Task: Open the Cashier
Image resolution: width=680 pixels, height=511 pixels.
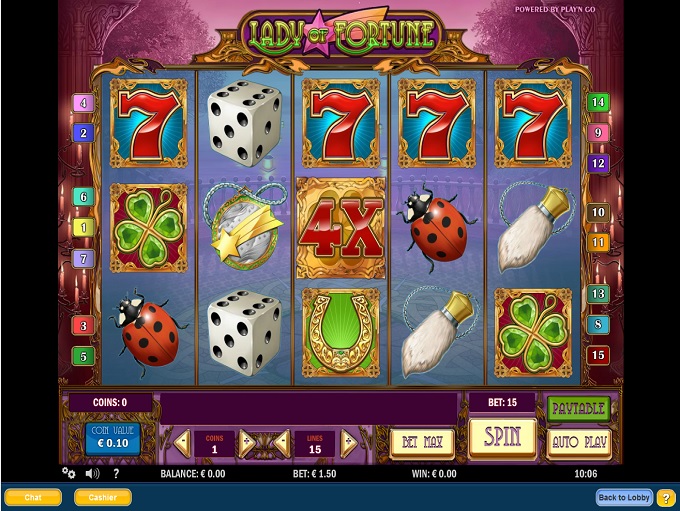Action: [x=102, y=497]
